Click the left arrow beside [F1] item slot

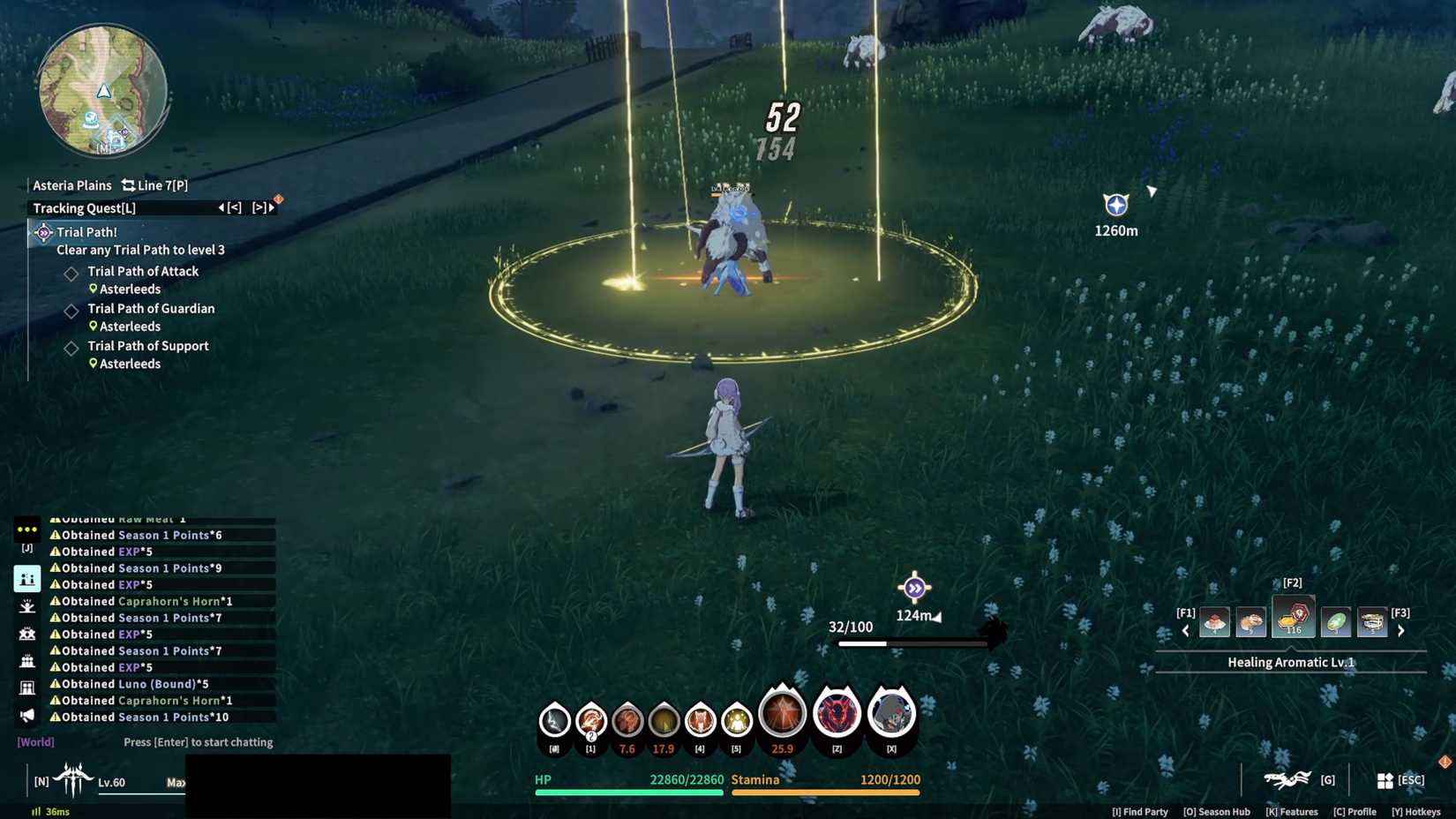(1185, 630)
